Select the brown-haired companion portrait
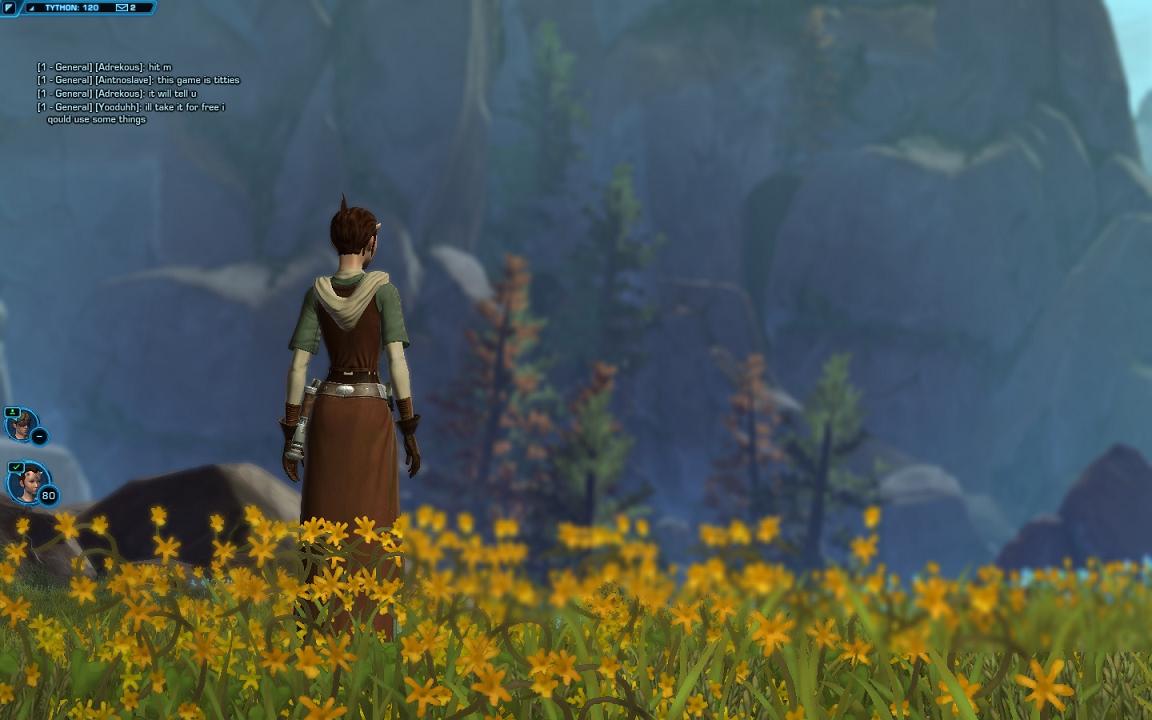 coord(20,425)
